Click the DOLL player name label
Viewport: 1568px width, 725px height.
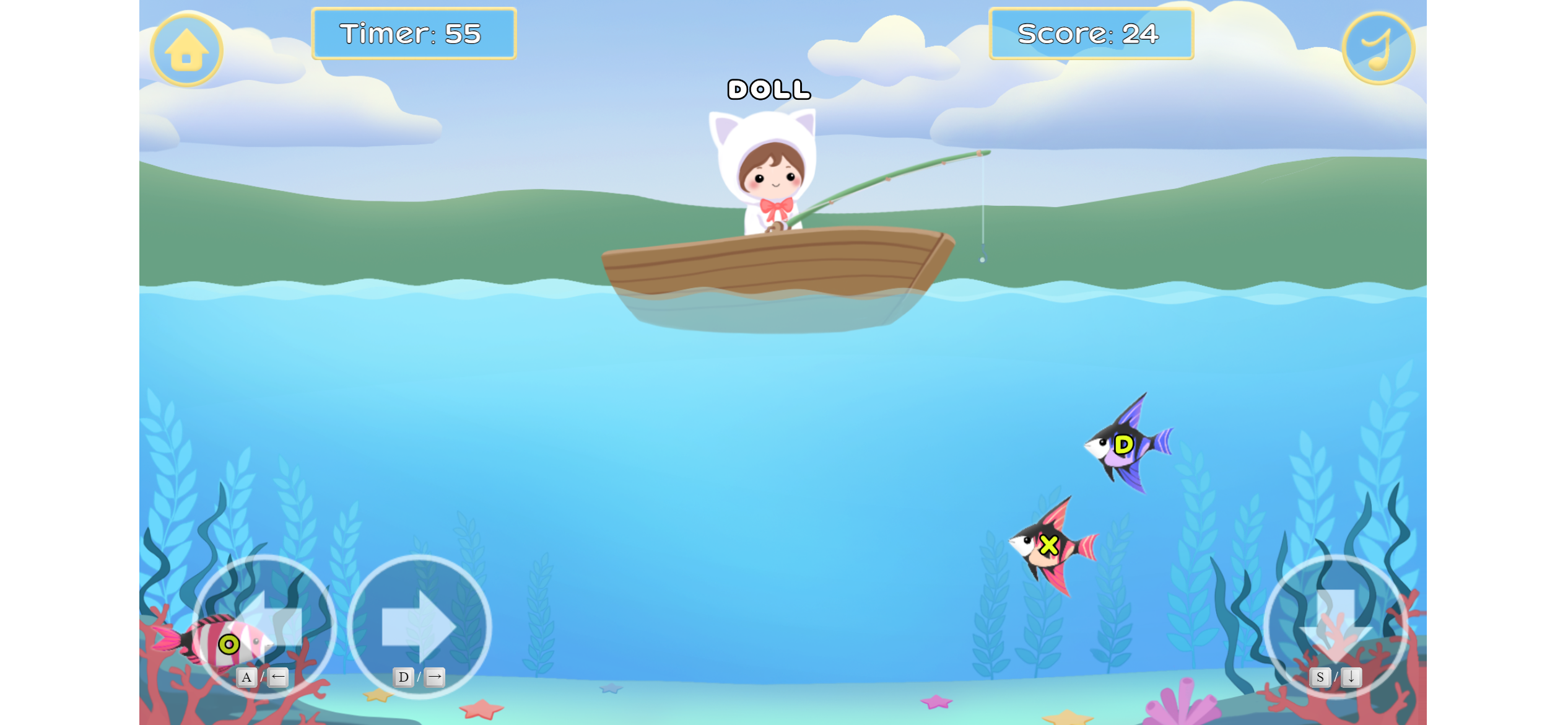pyautogui.click(x=768, y=90)
